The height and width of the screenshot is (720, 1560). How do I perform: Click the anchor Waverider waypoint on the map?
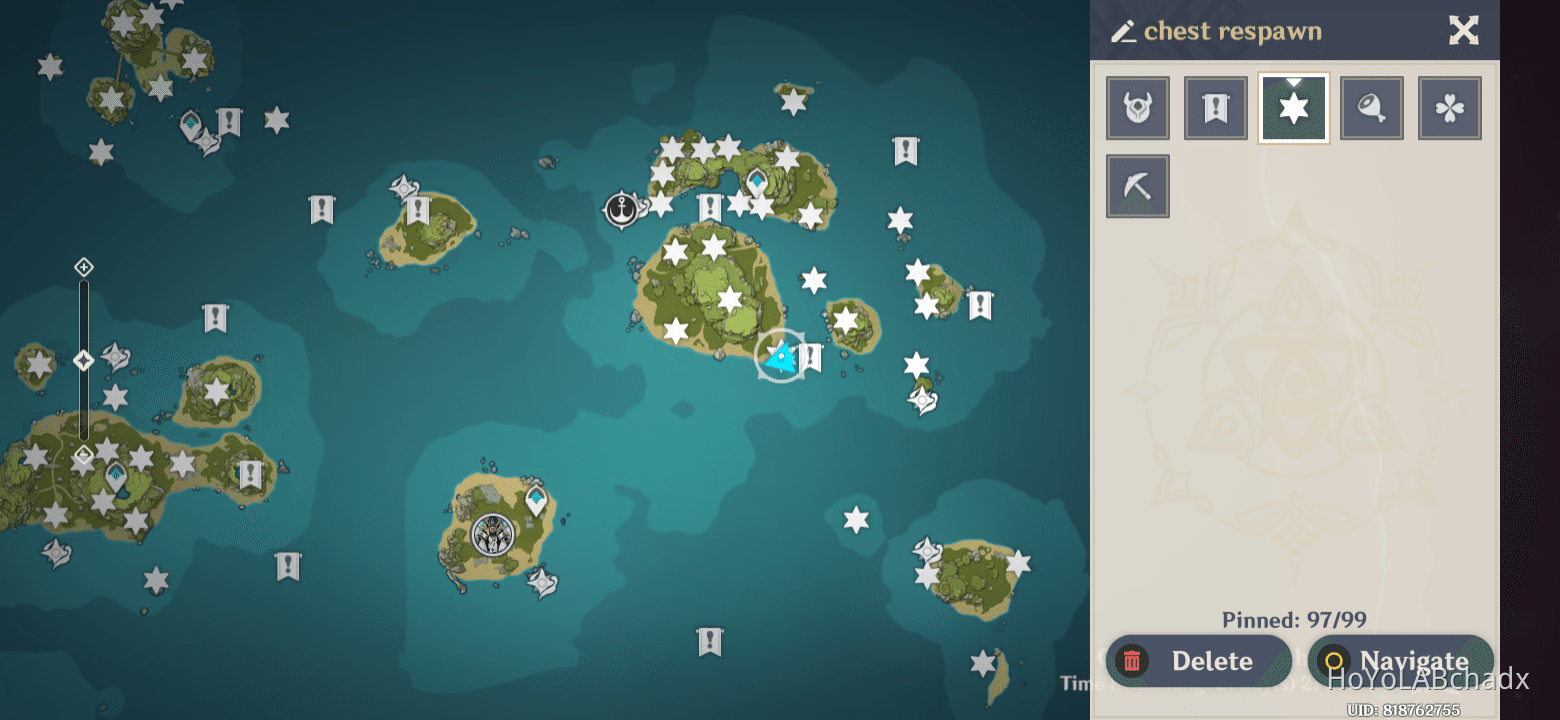pos(621,211)
